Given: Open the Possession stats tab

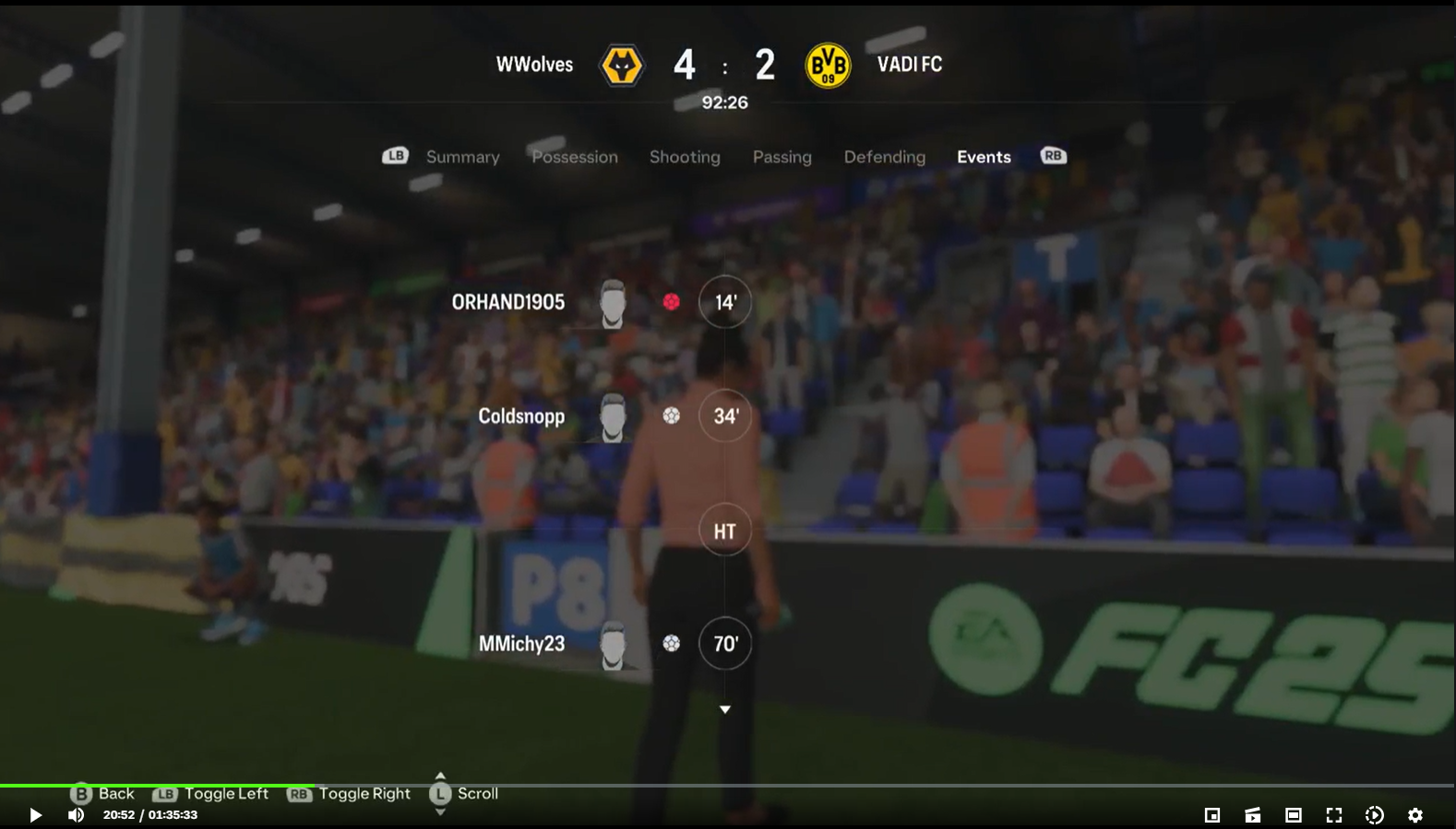Looking at the screenshot, I should coord(574,157).
